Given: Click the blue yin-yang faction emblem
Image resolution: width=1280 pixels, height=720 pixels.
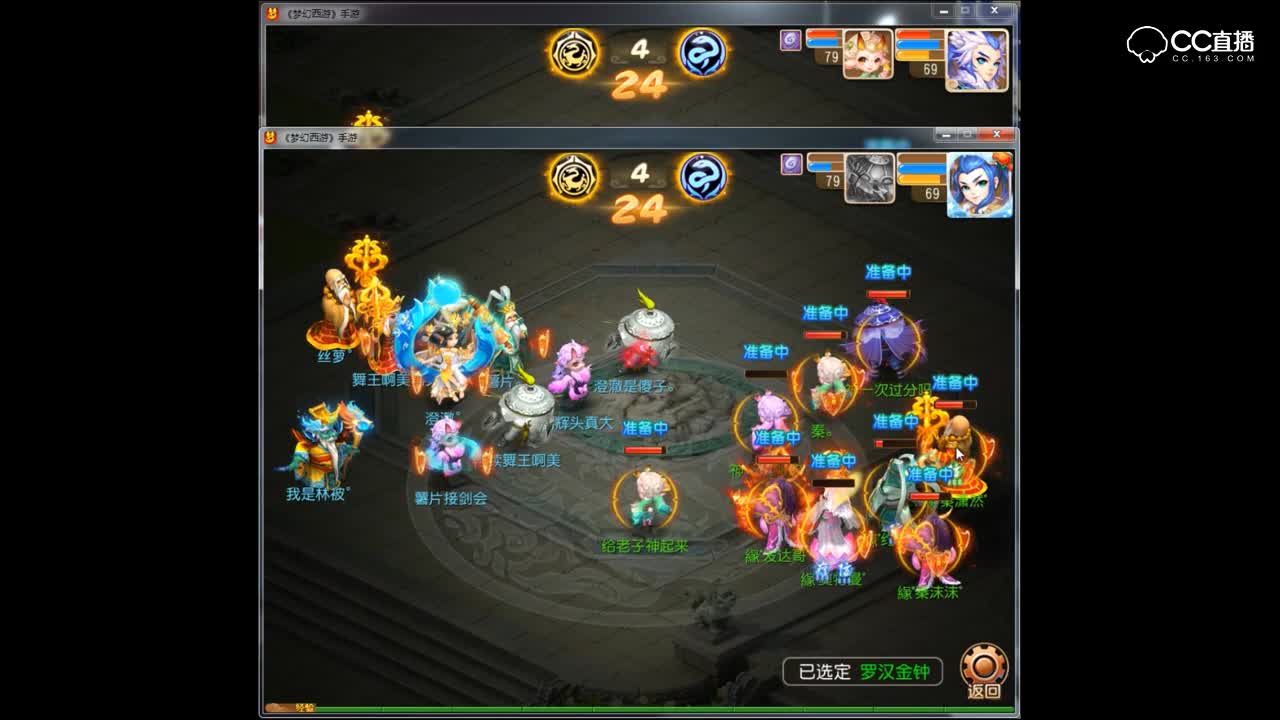Looking at the screenshot, I should [705, 174].
